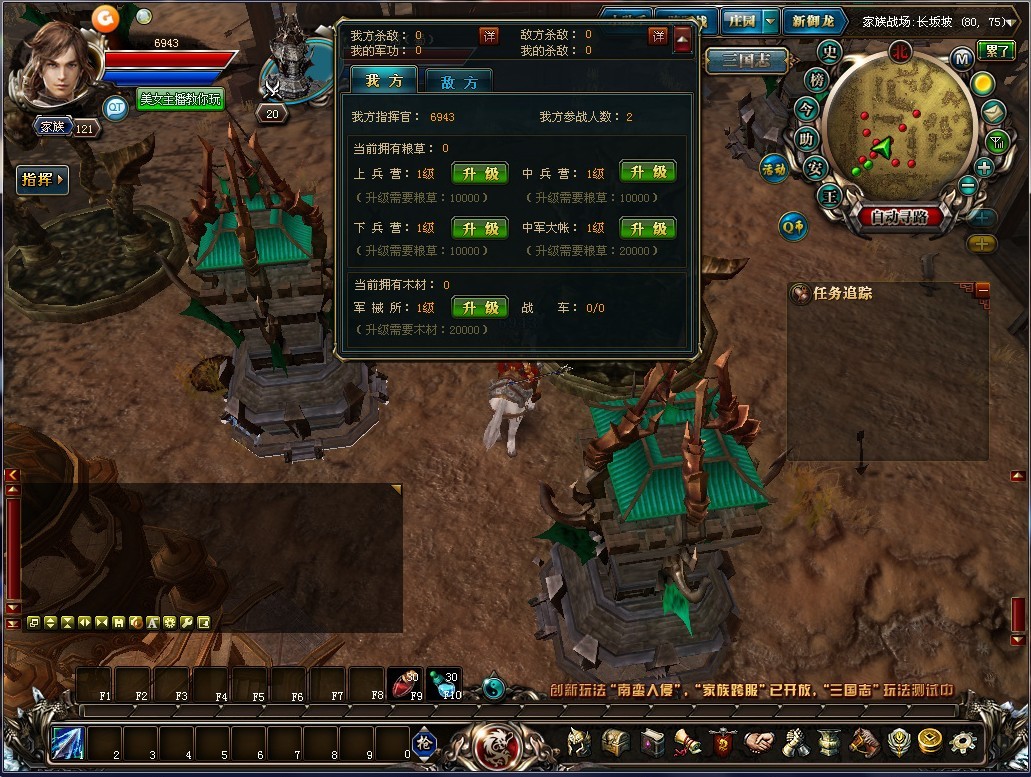Zoom out the minimap with the minus button
Image resolution: width=1031 pixels, height=777 pixels.
[x=967, y=185]
